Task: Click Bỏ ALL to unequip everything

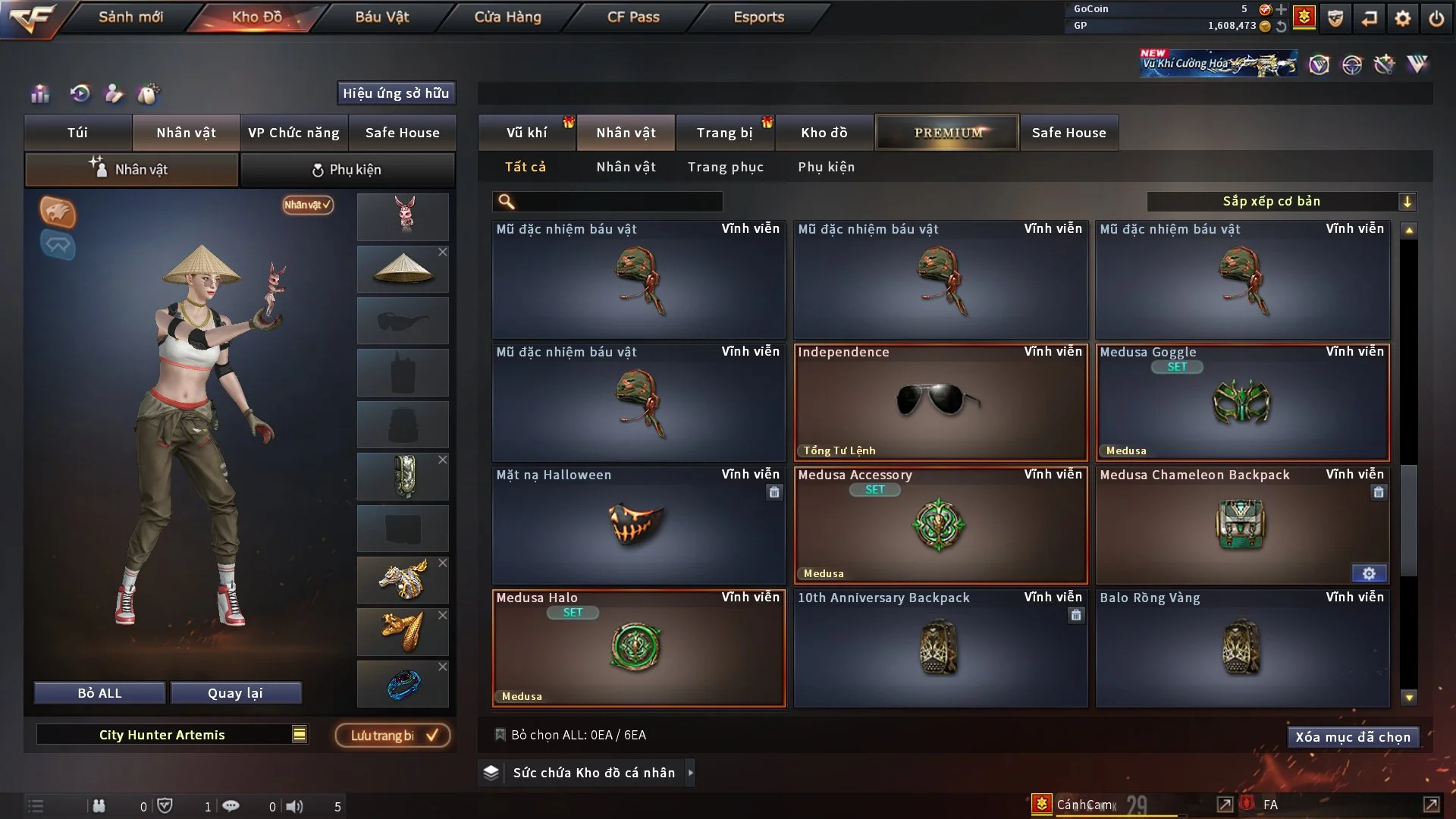Action: point(99,693)
